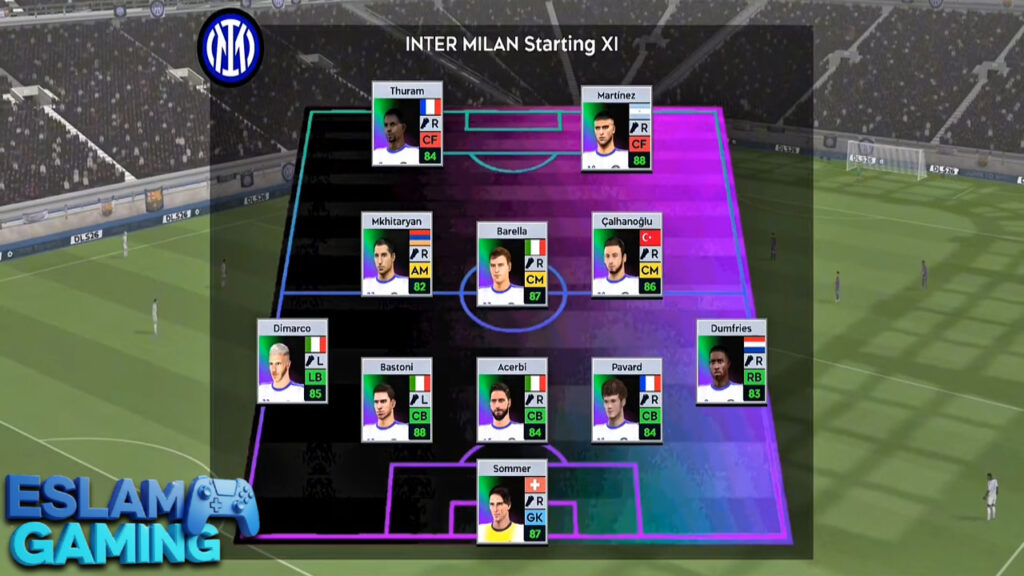
Task: Choose the Martínez striker card
Action: point(616,127)
